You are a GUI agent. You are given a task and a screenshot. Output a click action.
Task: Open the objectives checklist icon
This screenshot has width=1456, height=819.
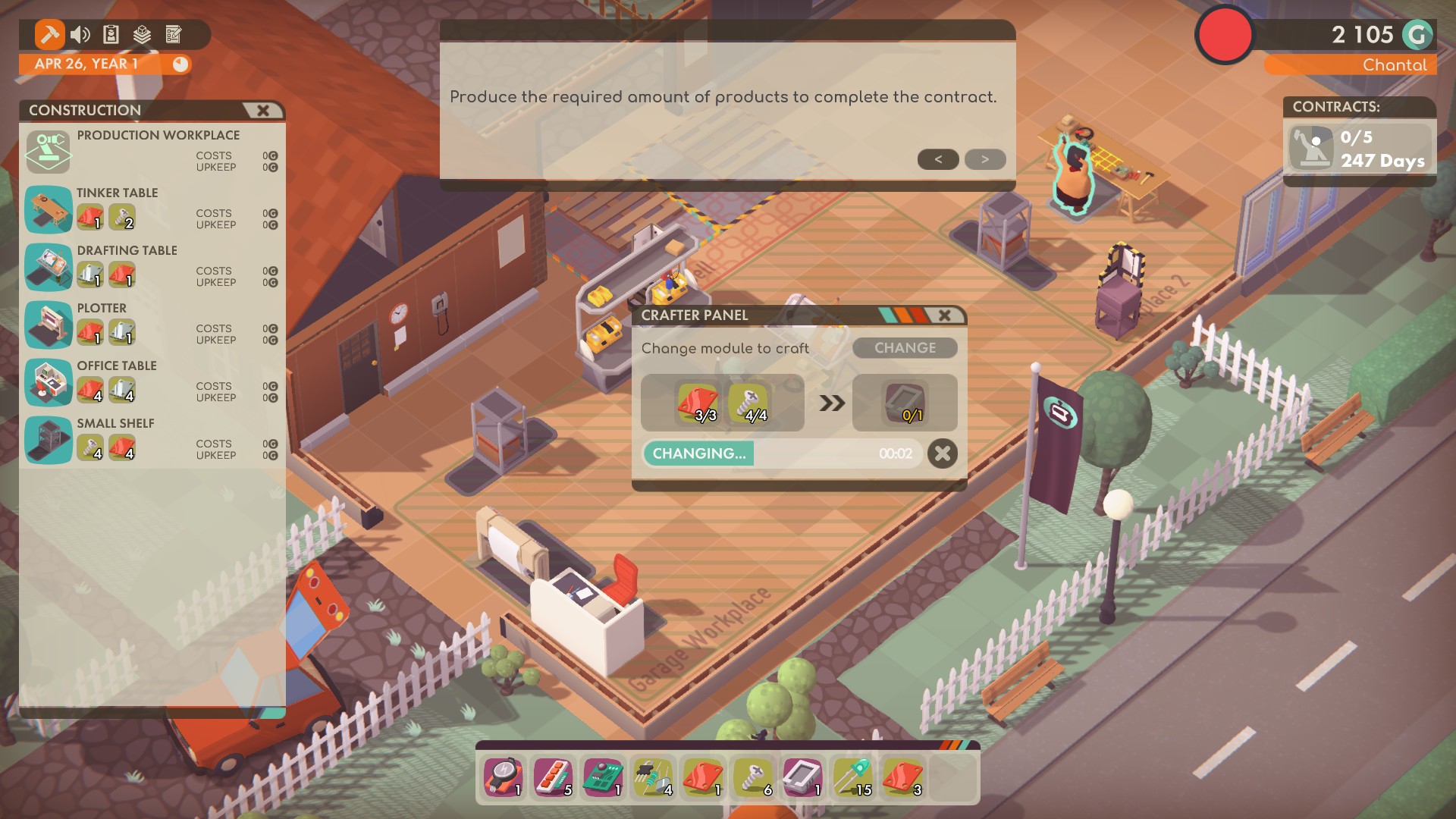click(174, 34)
